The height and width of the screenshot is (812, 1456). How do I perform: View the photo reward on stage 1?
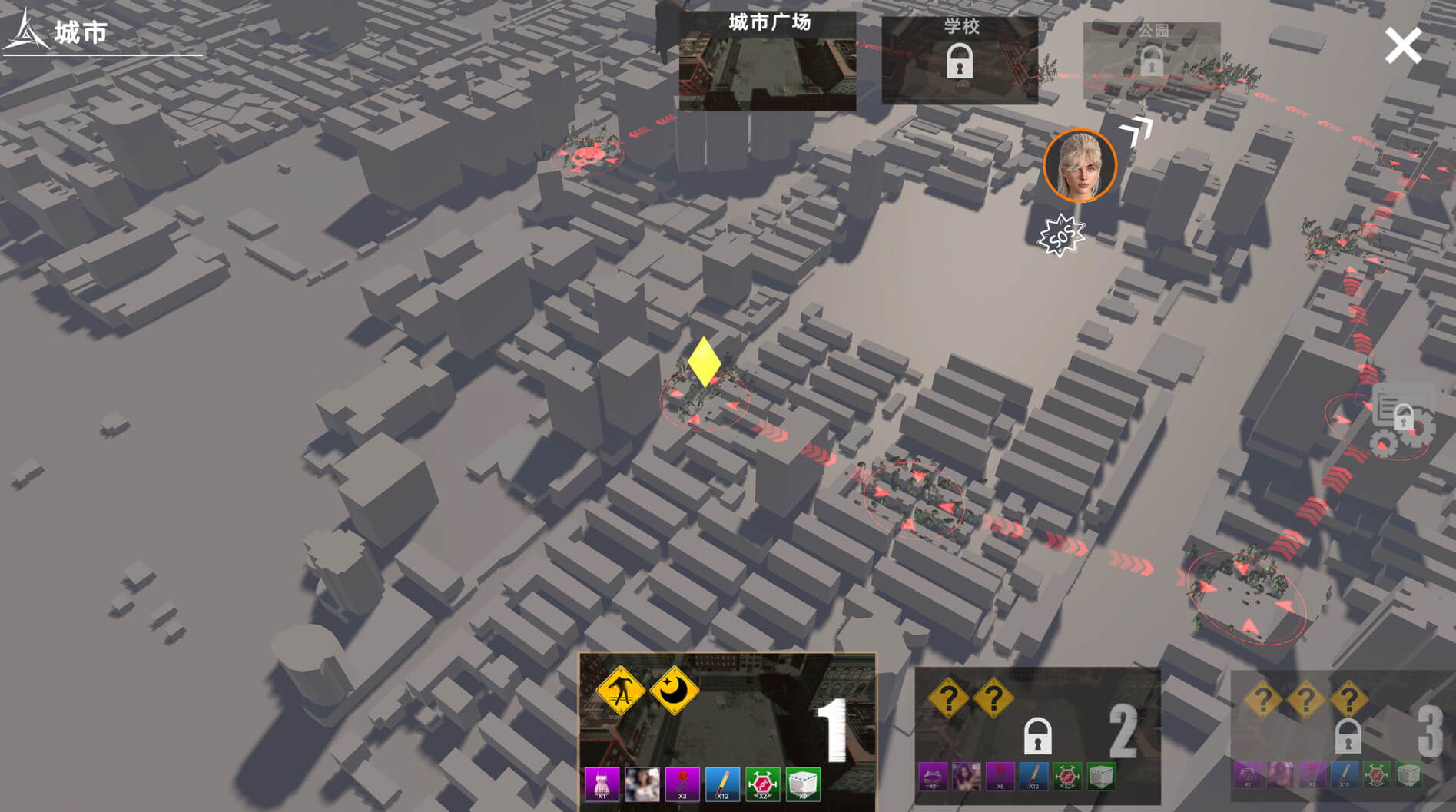click(x=642, y=784)
